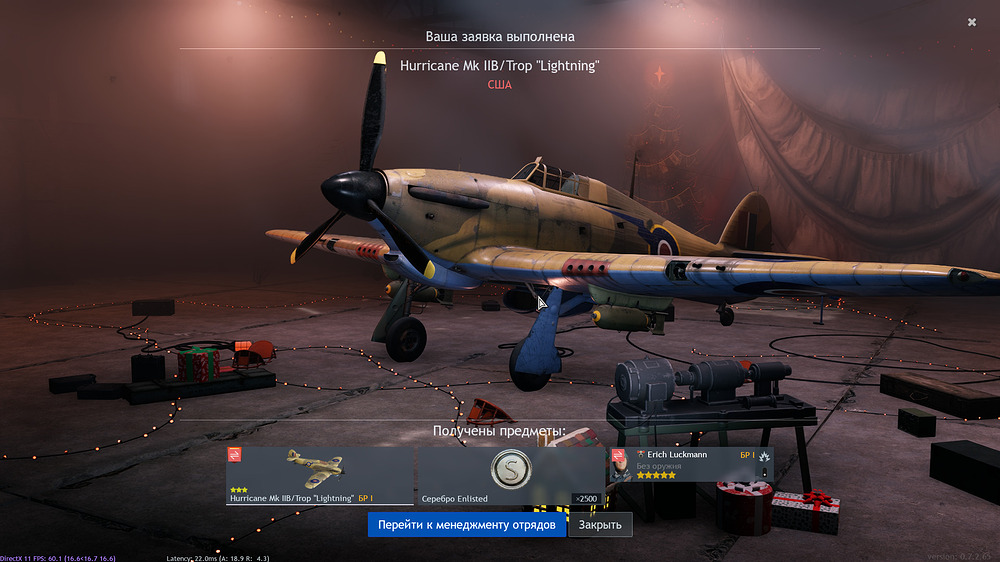The height and width of the screenshot is (562, 1000).
Task: Close the reward window with the X
Action: point(972,22)
